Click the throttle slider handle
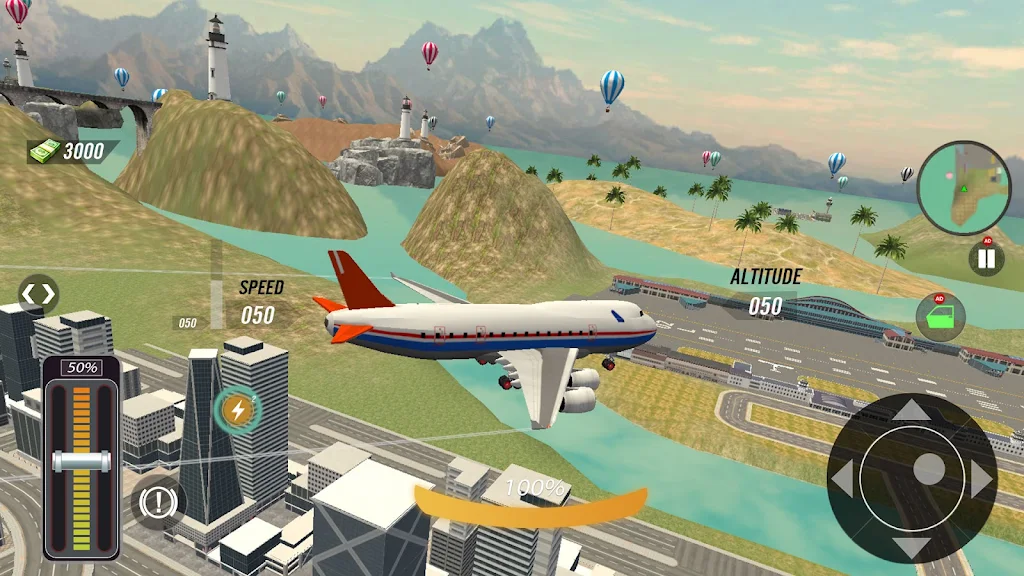 pos(82,461)
